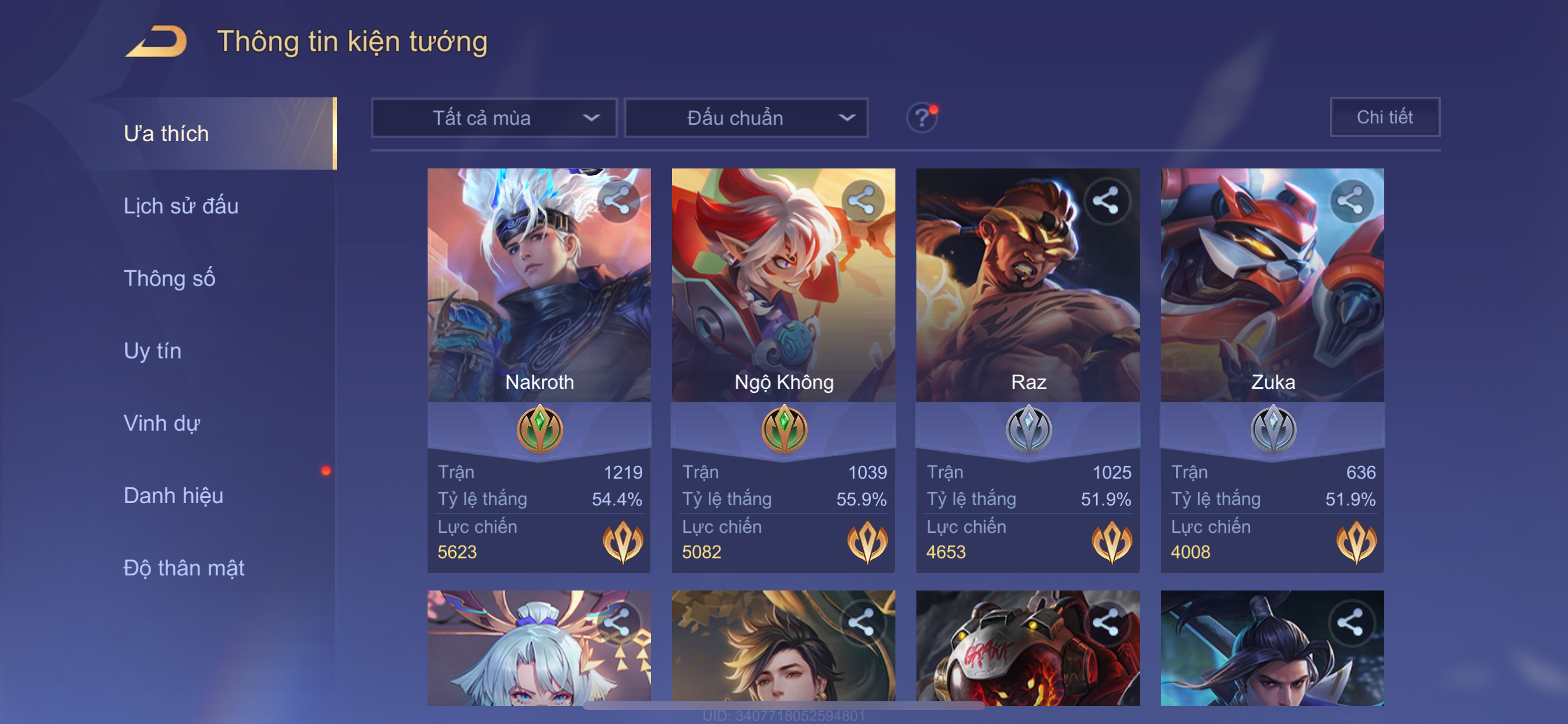Open the Chi tiết details button
The height and width of the screenshot is (724, 1568).
tap(1384, 117)
